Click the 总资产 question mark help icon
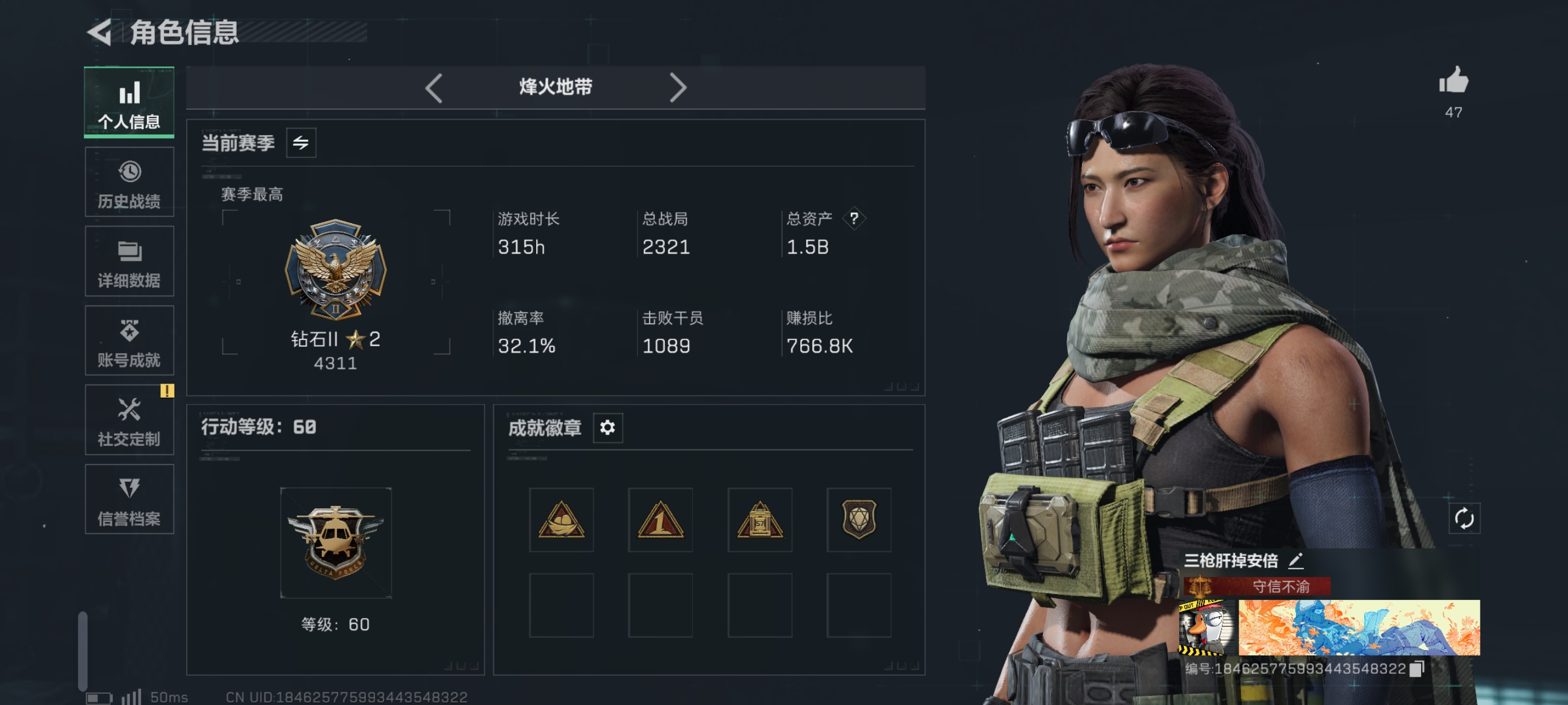The image size is (1568, 705). (x=854, y=219)
